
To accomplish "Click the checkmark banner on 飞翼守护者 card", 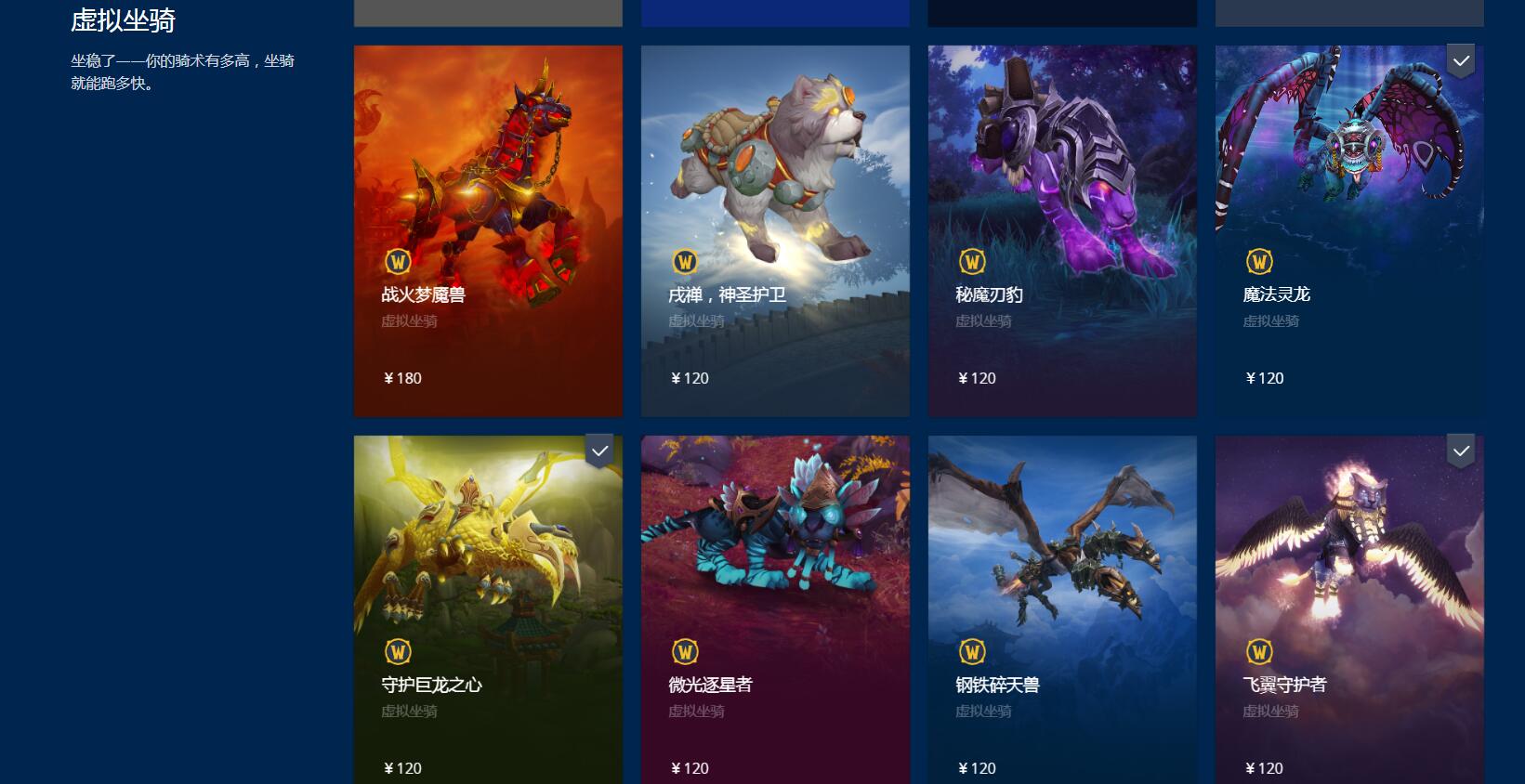I will [x=1459, y=450].
